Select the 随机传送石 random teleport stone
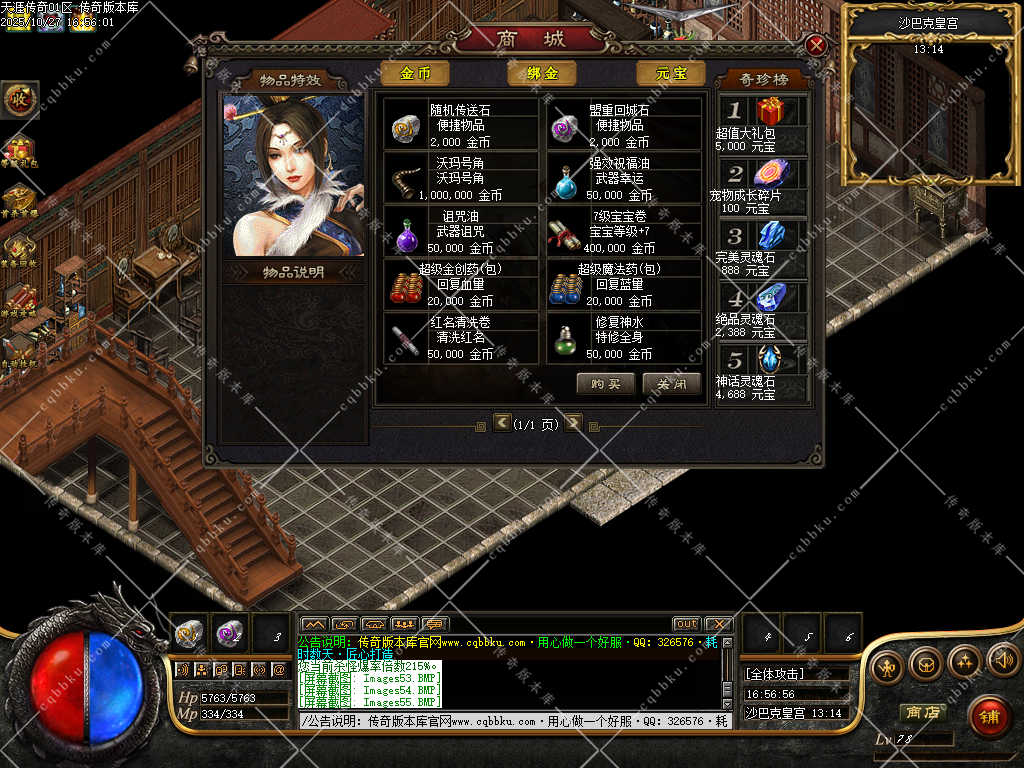The width and height of the screenshot is (1024, 768). point(460,125)
